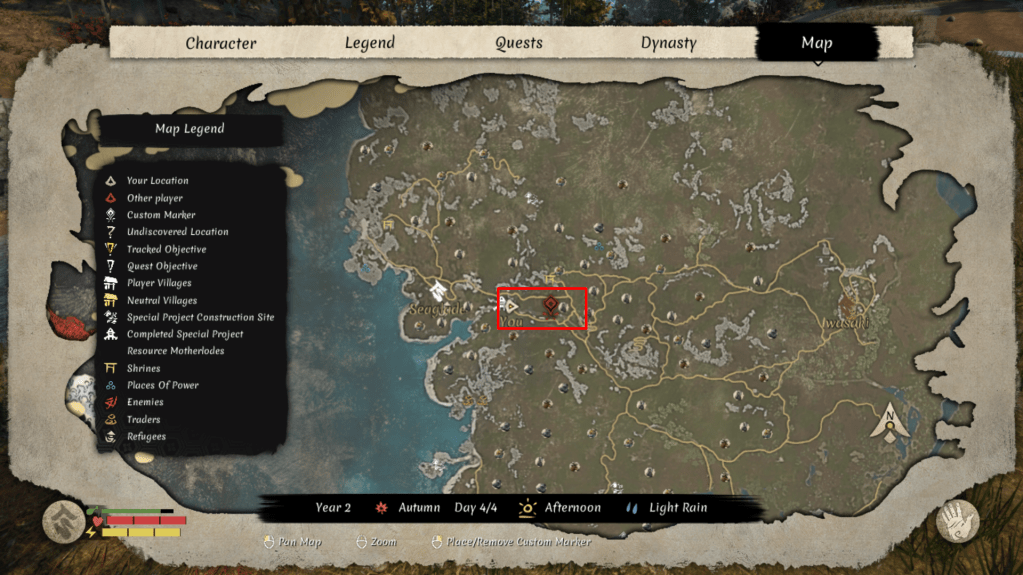This screenshot has height=575, width=1023.
Task: Choose the Shrines legend entry
Action: click(144, 368)
